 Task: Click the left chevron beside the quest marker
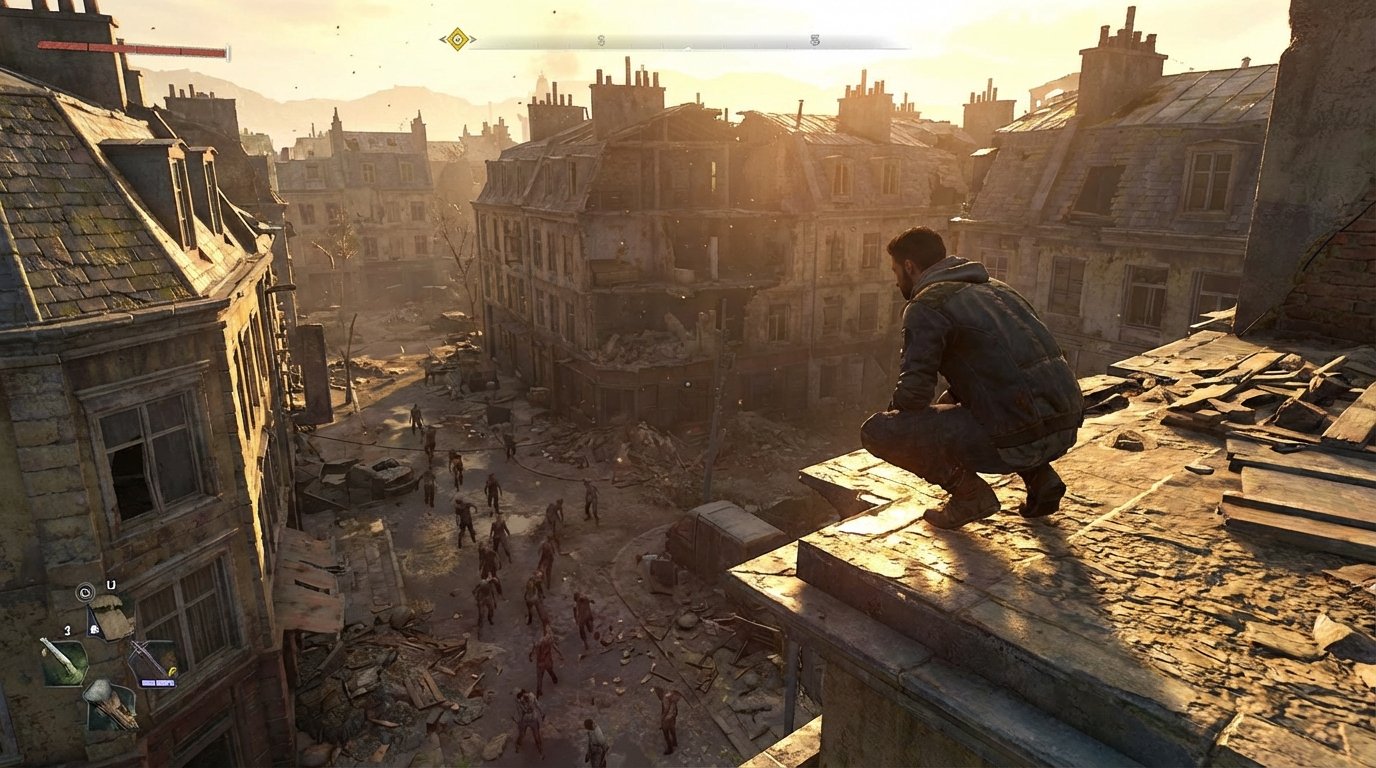[443, 41]
